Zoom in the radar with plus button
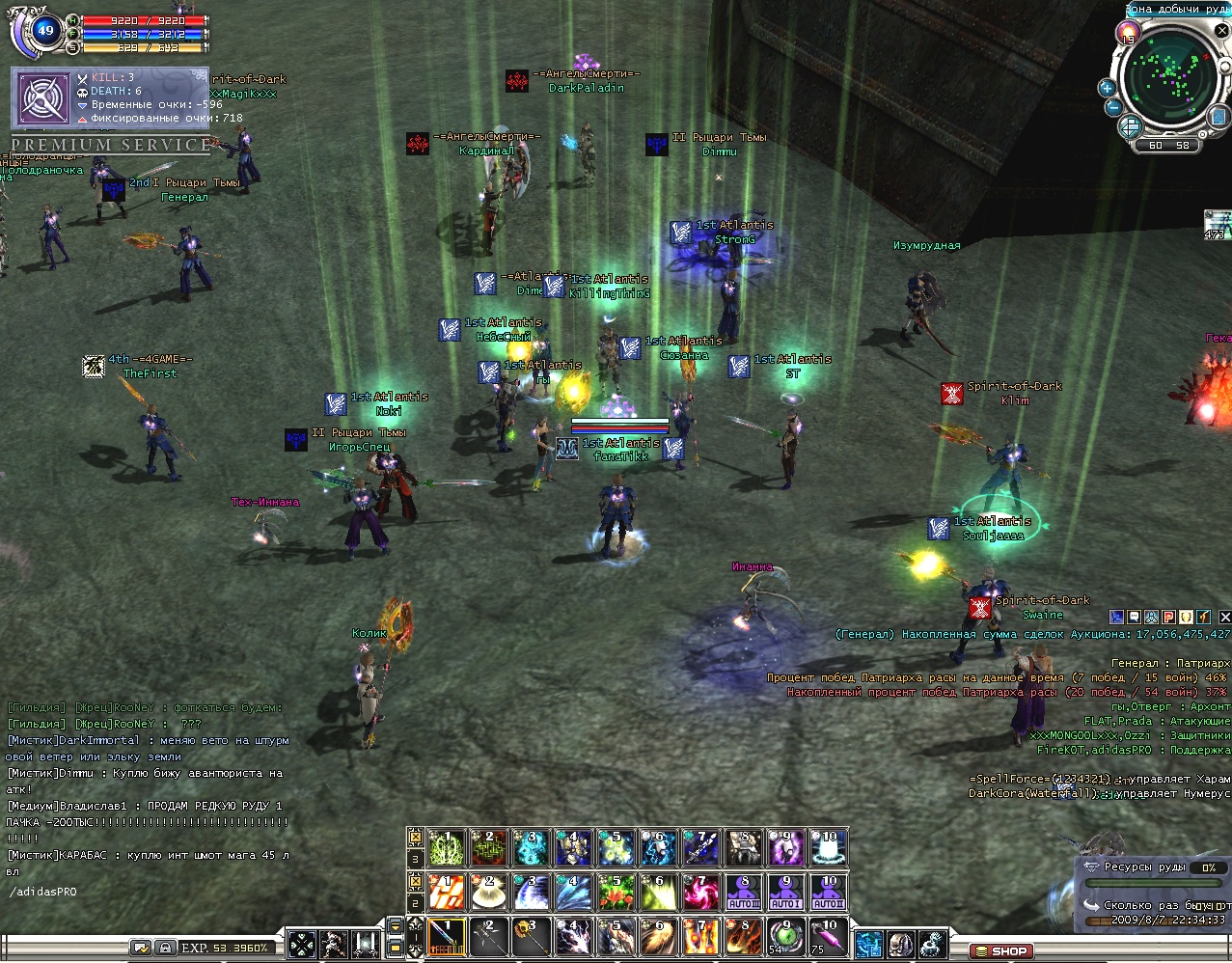This screenshot has height=963, width=1232. (x=1108, y=88)
